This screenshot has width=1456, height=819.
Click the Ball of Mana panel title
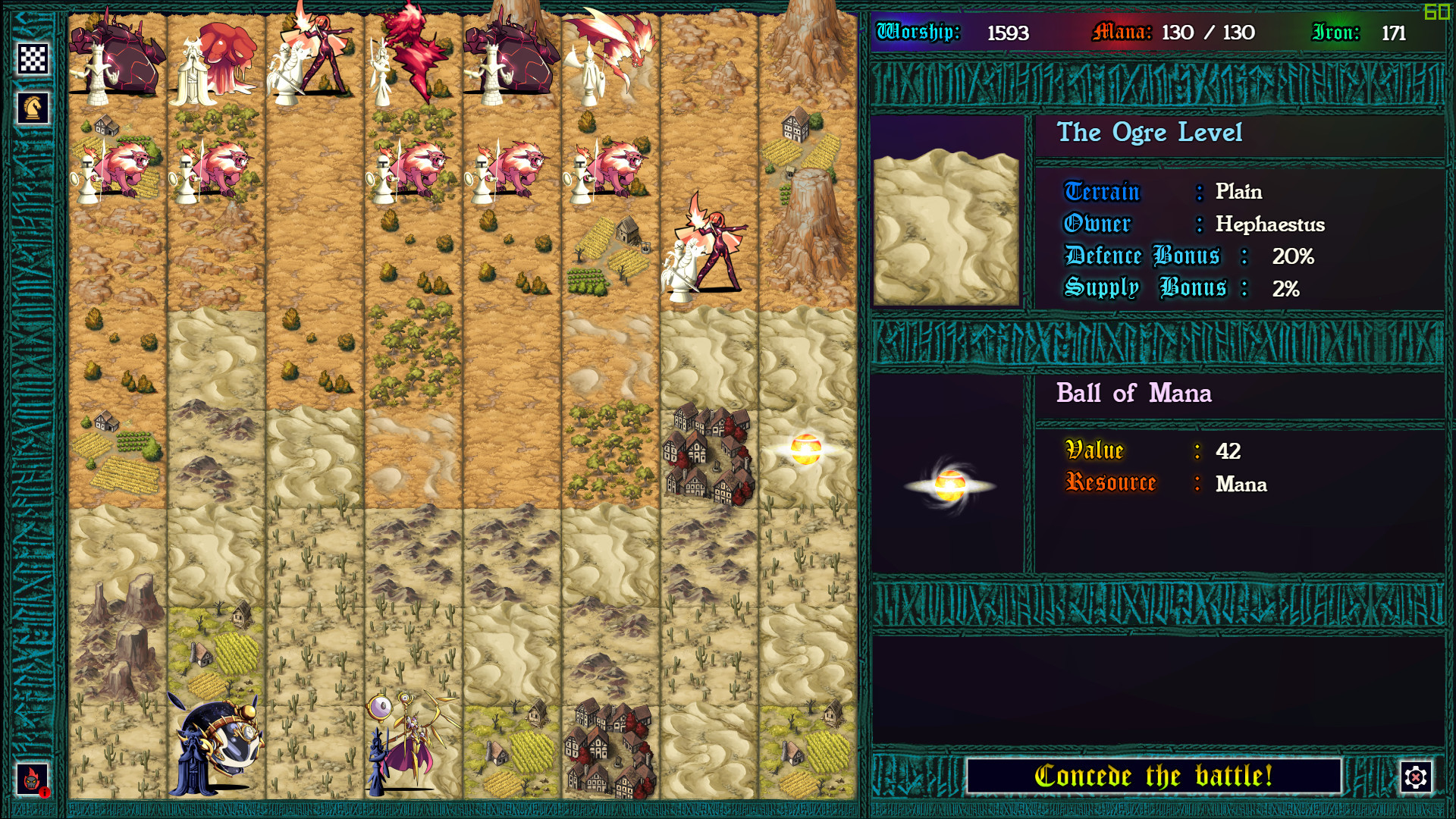point(1135,394)
